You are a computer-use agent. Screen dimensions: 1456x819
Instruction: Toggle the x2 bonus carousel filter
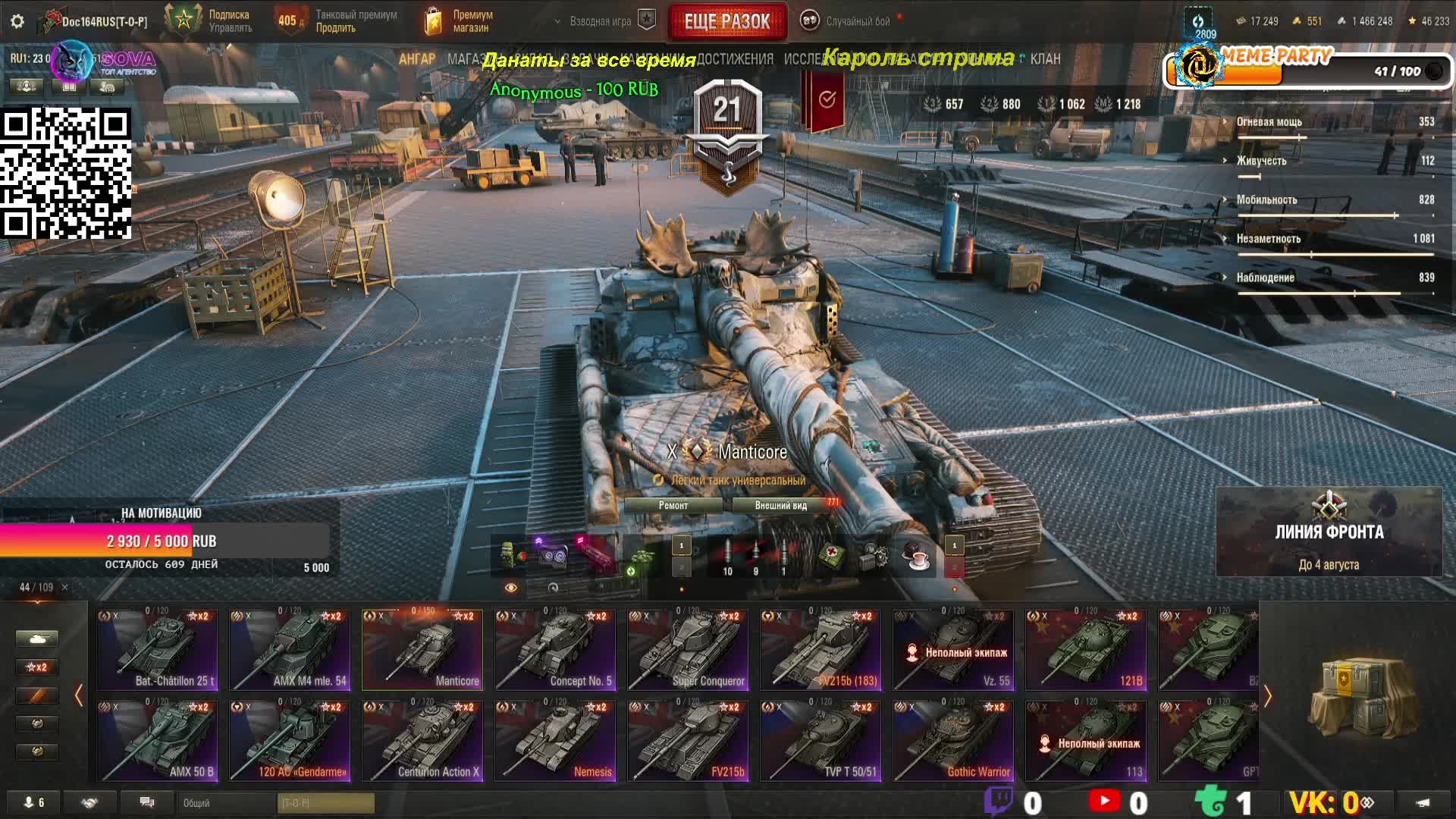(x=36, y=667)
